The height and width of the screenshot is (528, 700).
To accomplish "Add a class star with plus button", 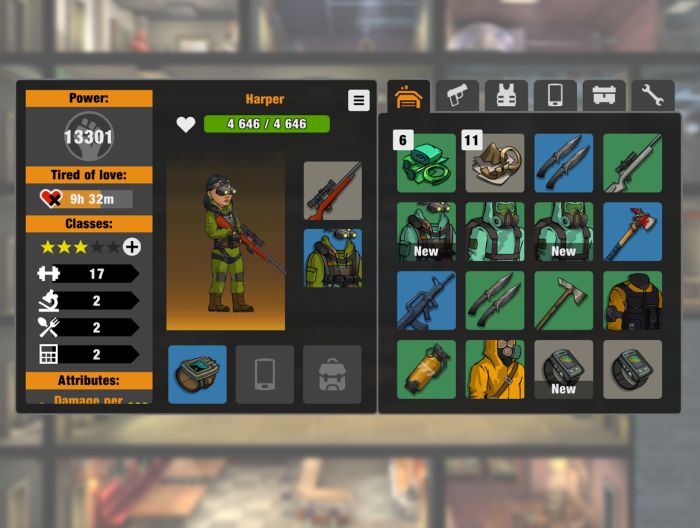I will pyautogui.click(x=132, y=247).
